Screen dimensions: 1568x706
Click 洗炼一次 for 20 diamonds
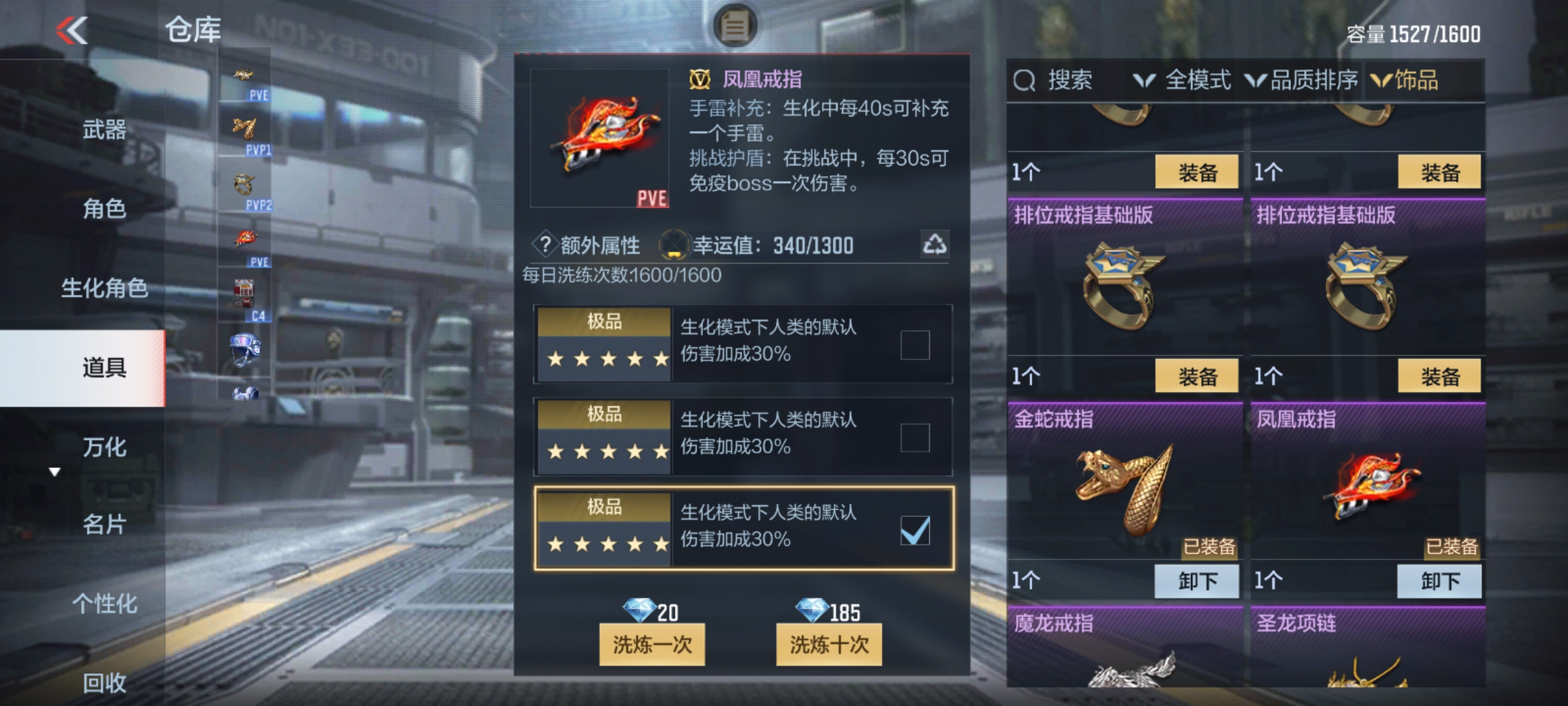[x=652, y=645]
